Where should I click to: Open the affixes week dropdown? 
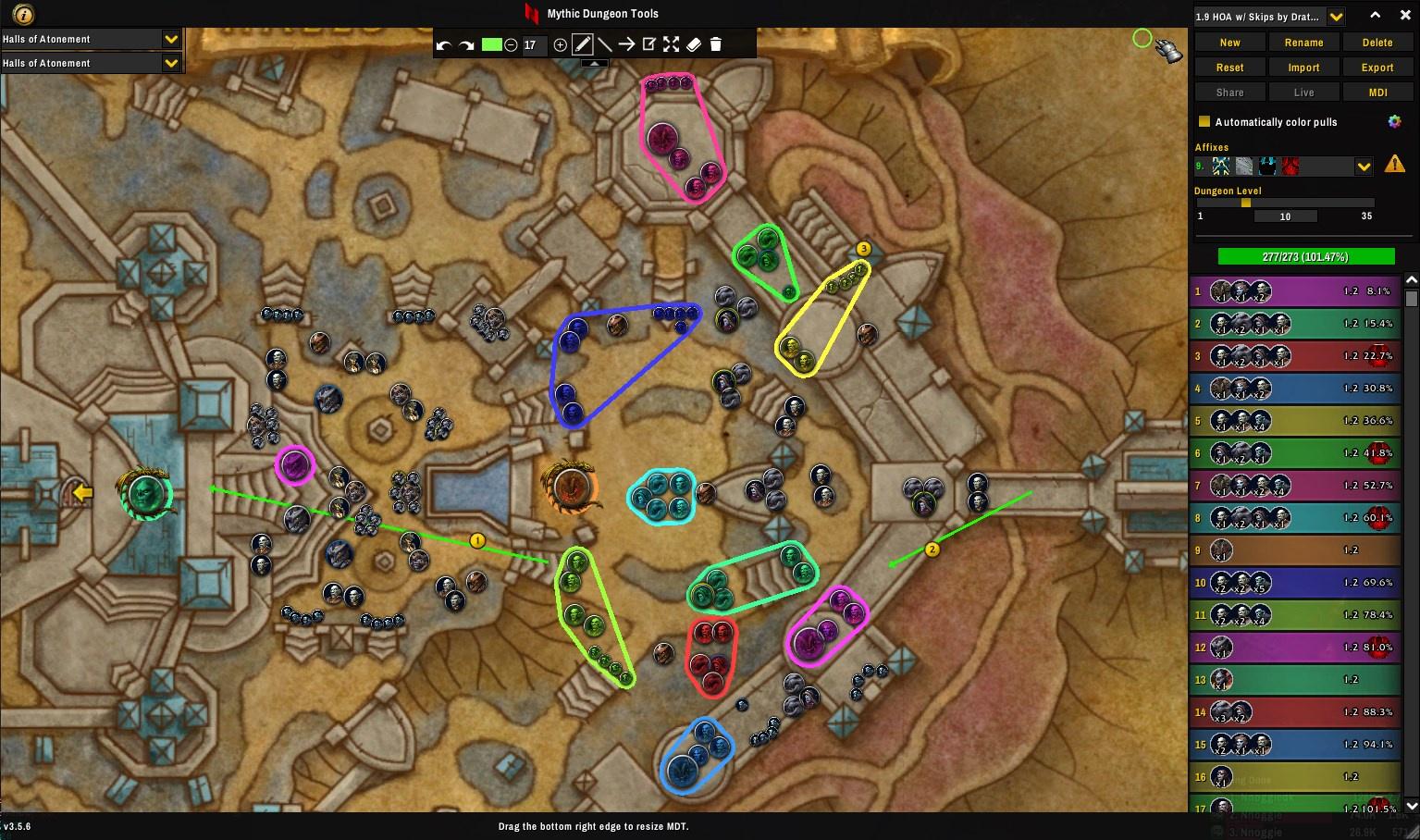(1363, 167)
